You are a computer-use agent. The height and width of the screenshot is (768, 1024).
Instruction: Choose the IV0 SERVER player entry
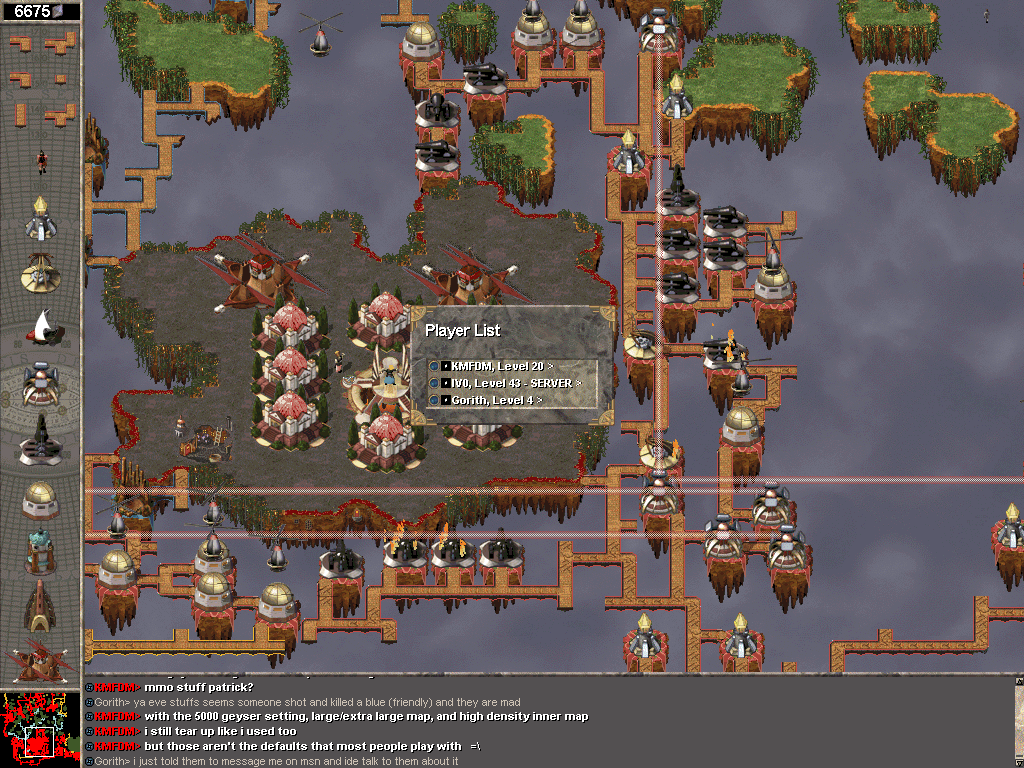tap(508, 383)
